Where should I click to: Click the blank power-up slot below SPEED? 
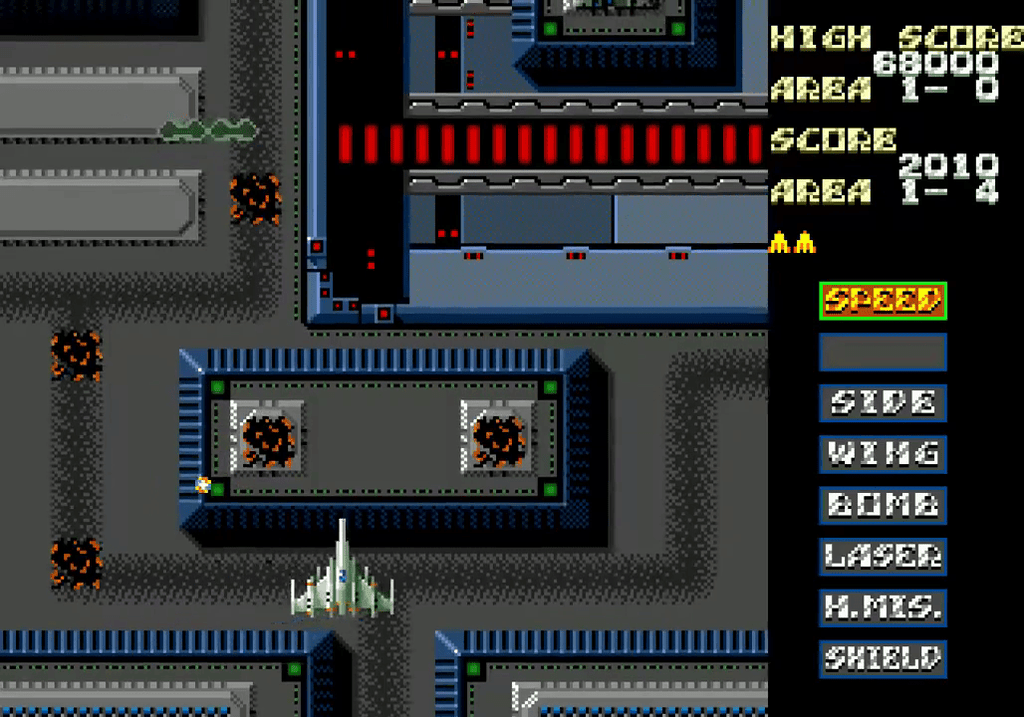coord(883,352)
